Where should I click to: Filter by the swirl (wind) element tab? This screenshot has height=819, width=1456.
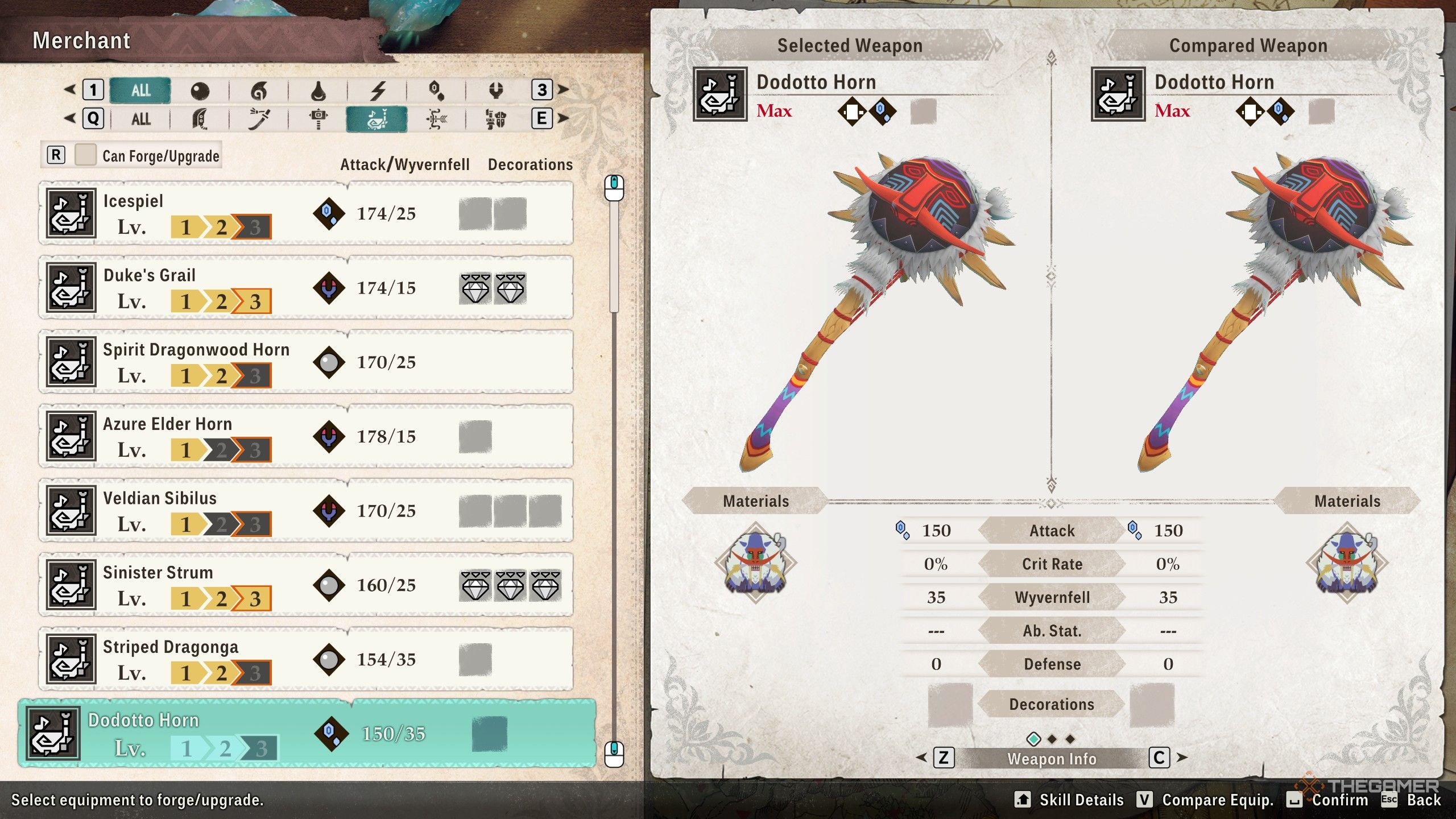coord(259,90)
